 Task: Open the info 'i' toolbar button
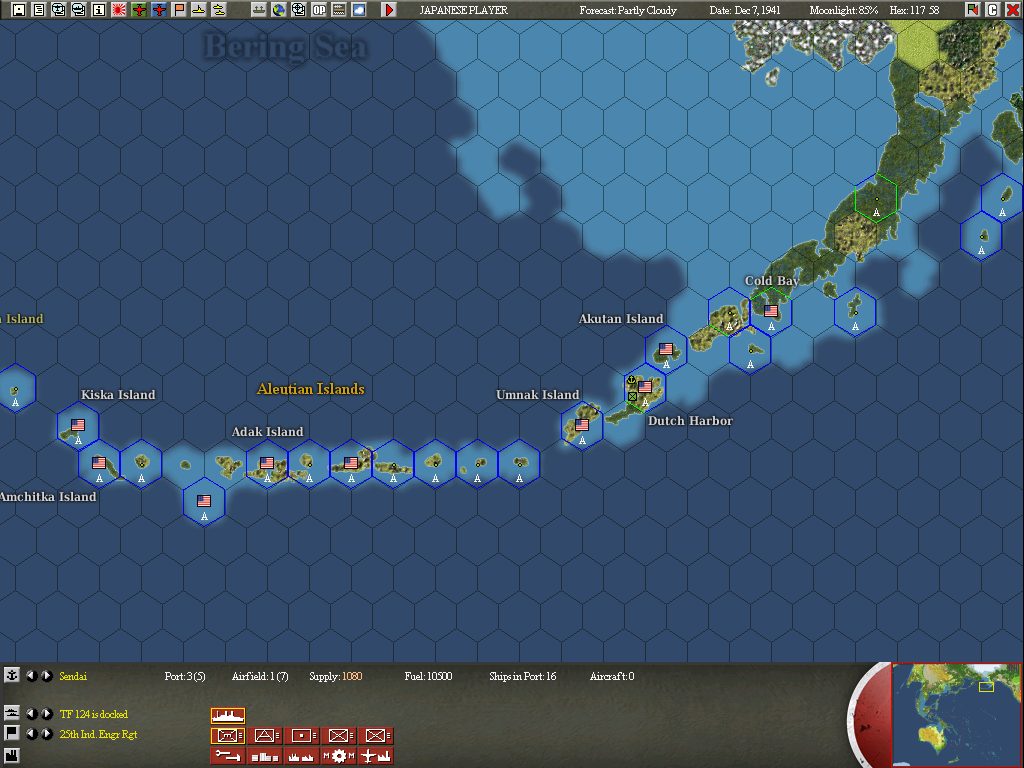(98, 10)
